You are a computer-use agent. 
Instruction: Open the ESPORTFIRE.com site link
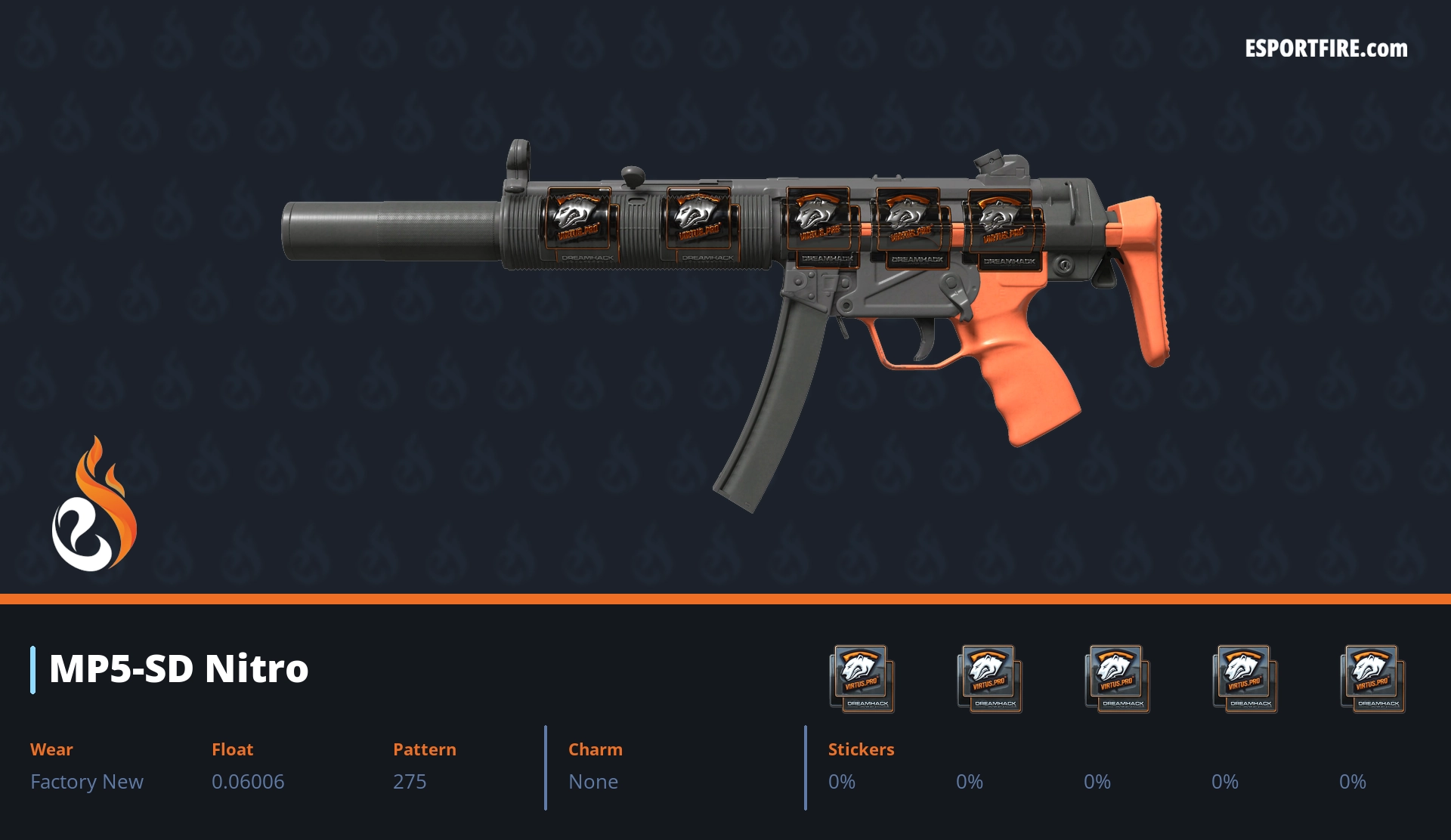[x=1326, y=49]
